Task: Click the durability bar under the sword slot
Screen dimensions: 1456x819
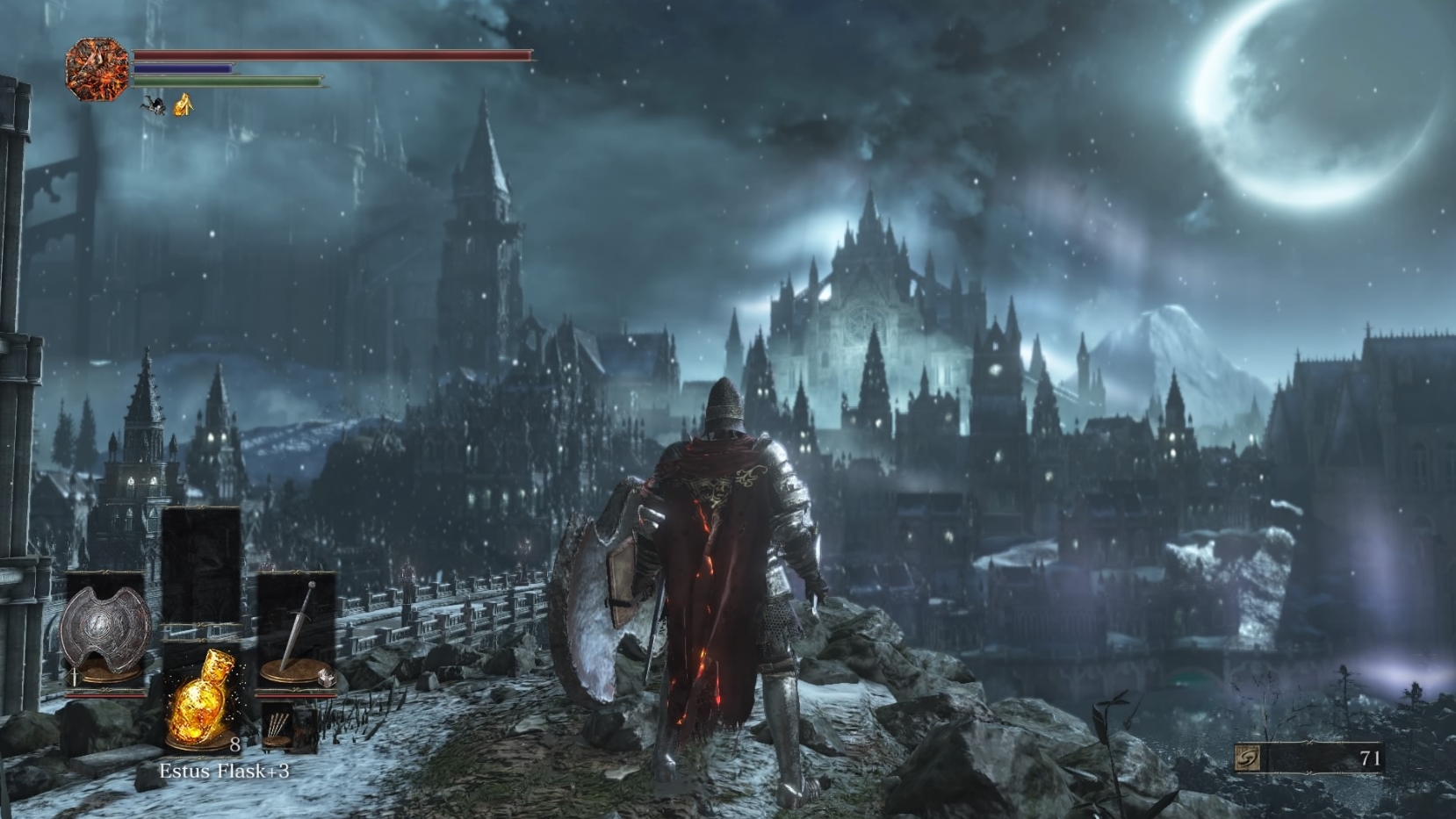Action: [x=296, y=694]
